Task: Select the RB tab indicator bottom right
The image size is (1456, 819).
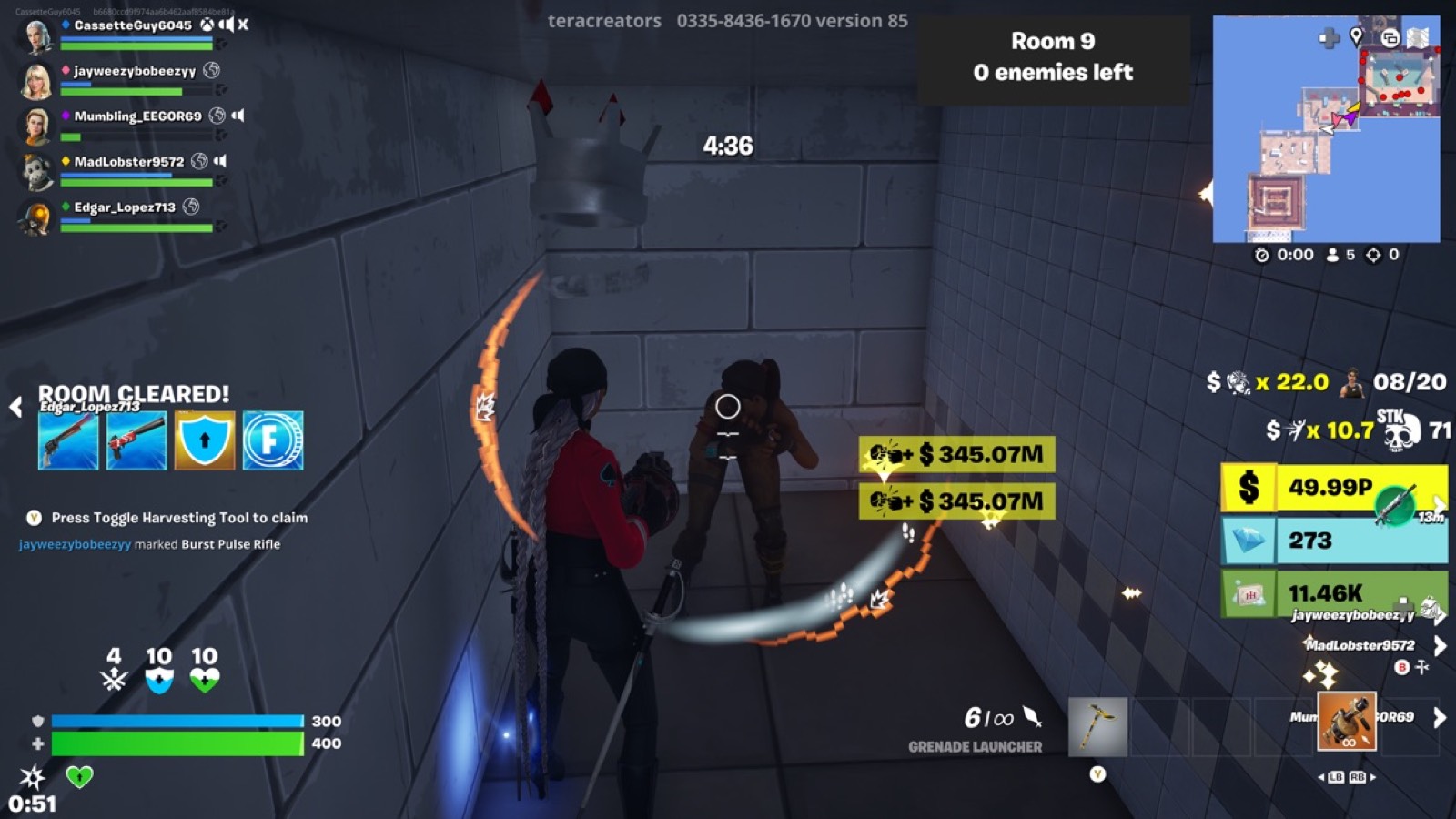Action: 1358,777
